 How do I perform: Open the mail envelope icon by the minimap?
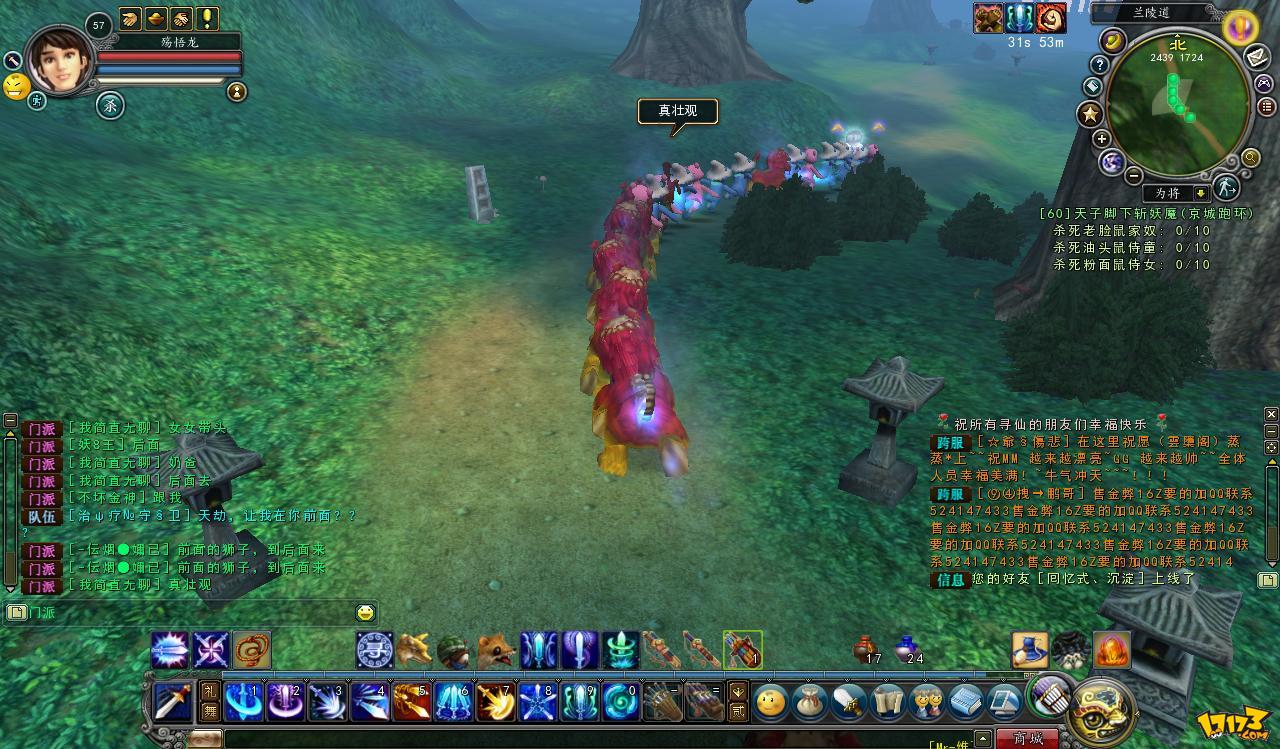point(1257,57)
